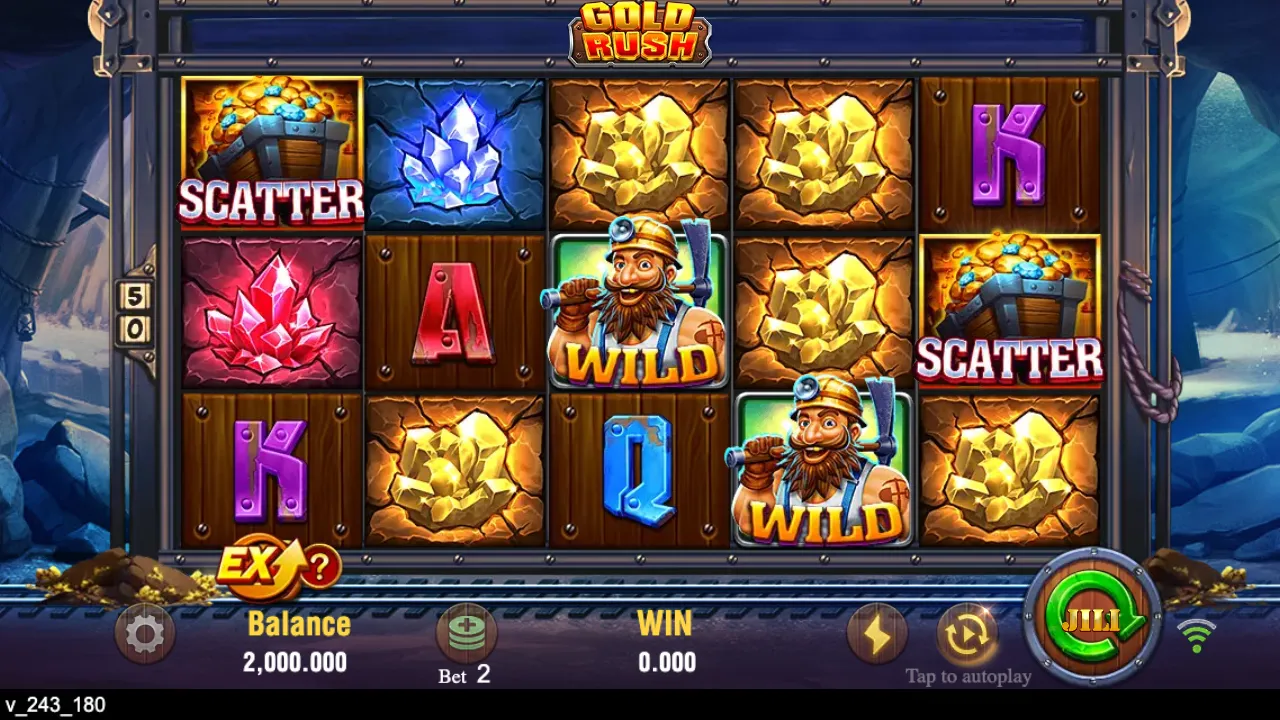Enable turbo spin with the lightning icon
This screenshot has height=720, width=1280.
[x=878, y=632]
